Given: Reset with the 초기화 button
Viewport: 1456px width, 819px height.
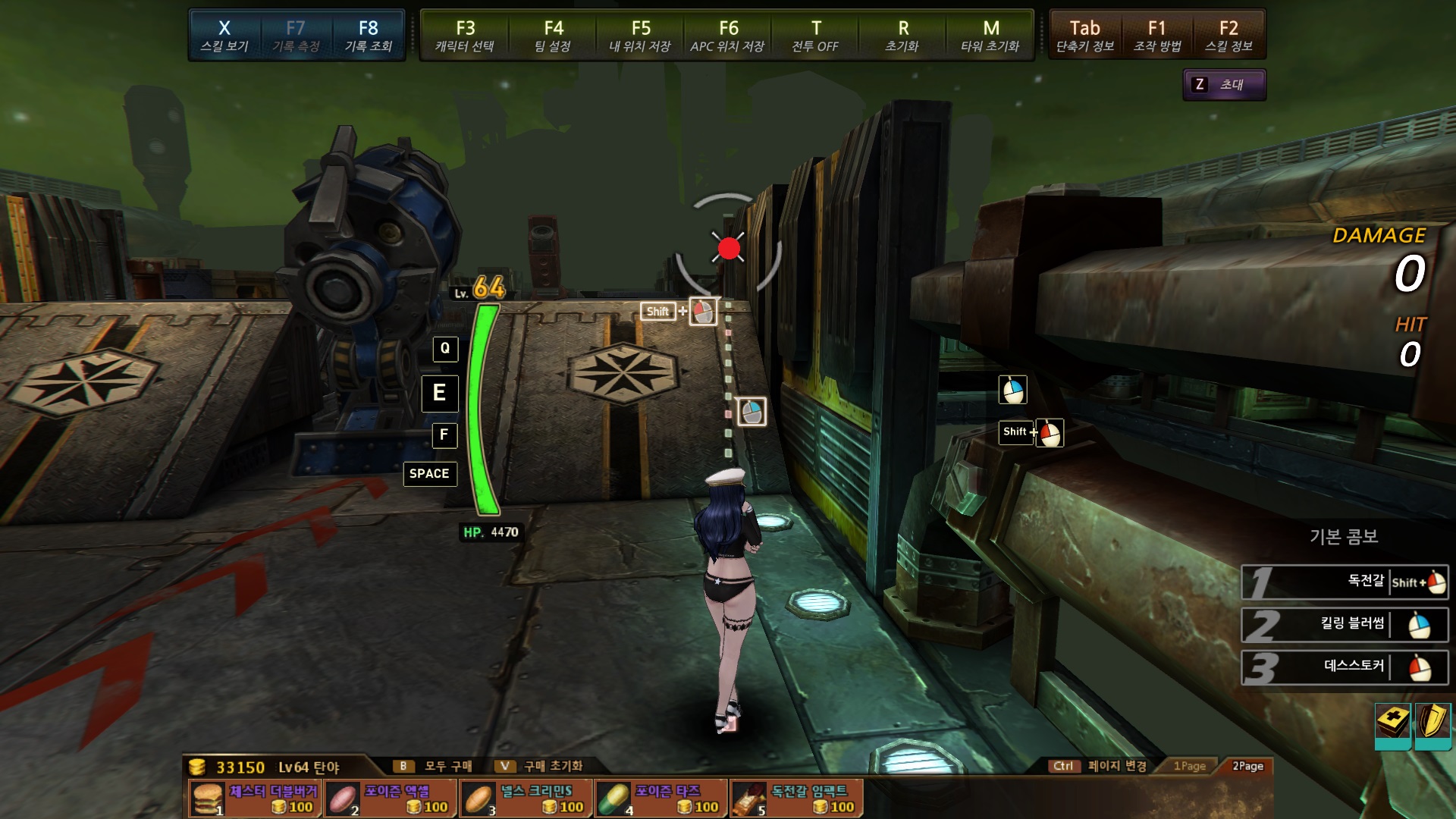Looking at the screenshot, I should (x=902, y=36).
